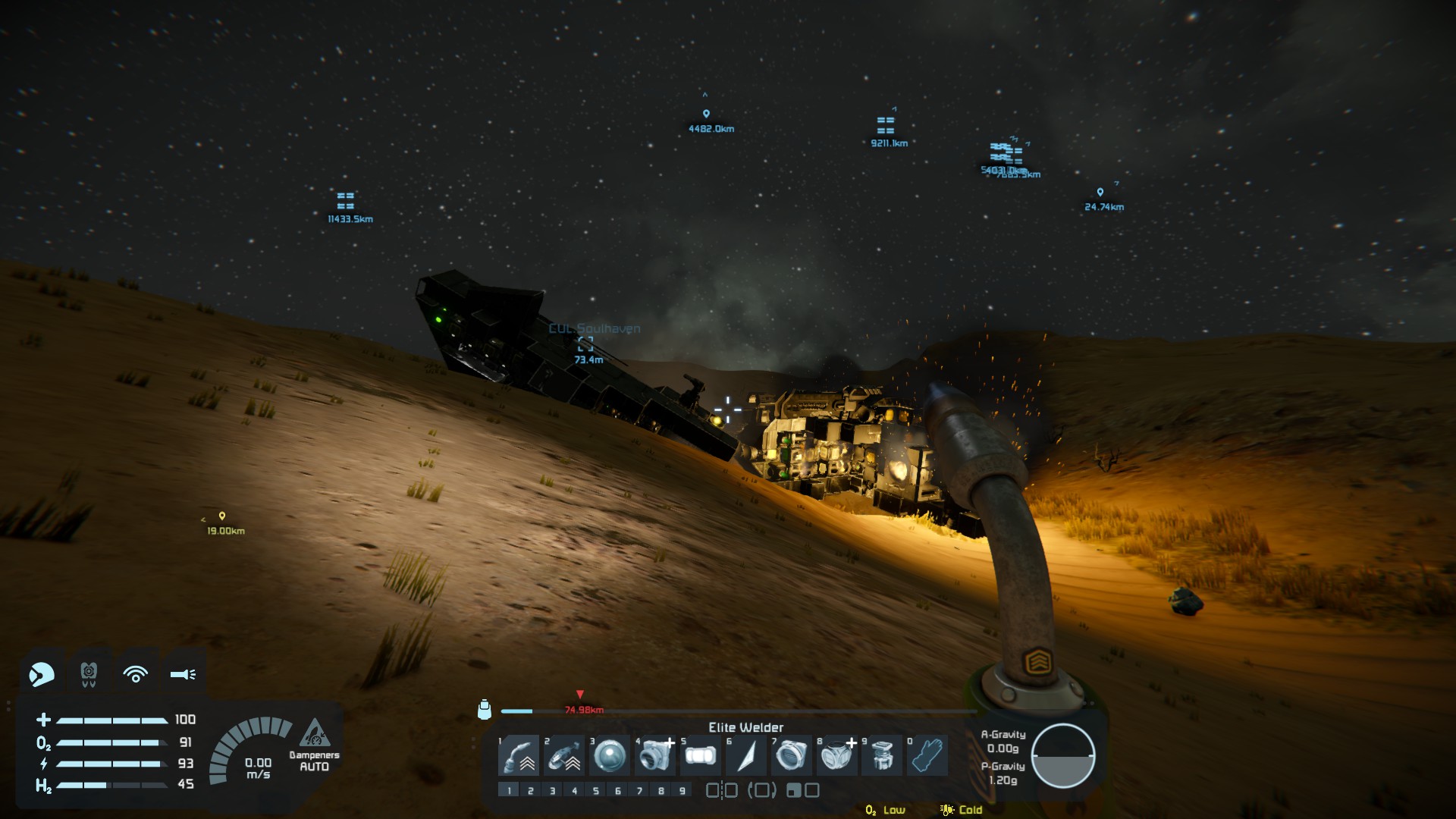Click the block symmetry mode icon

[721, 790]
